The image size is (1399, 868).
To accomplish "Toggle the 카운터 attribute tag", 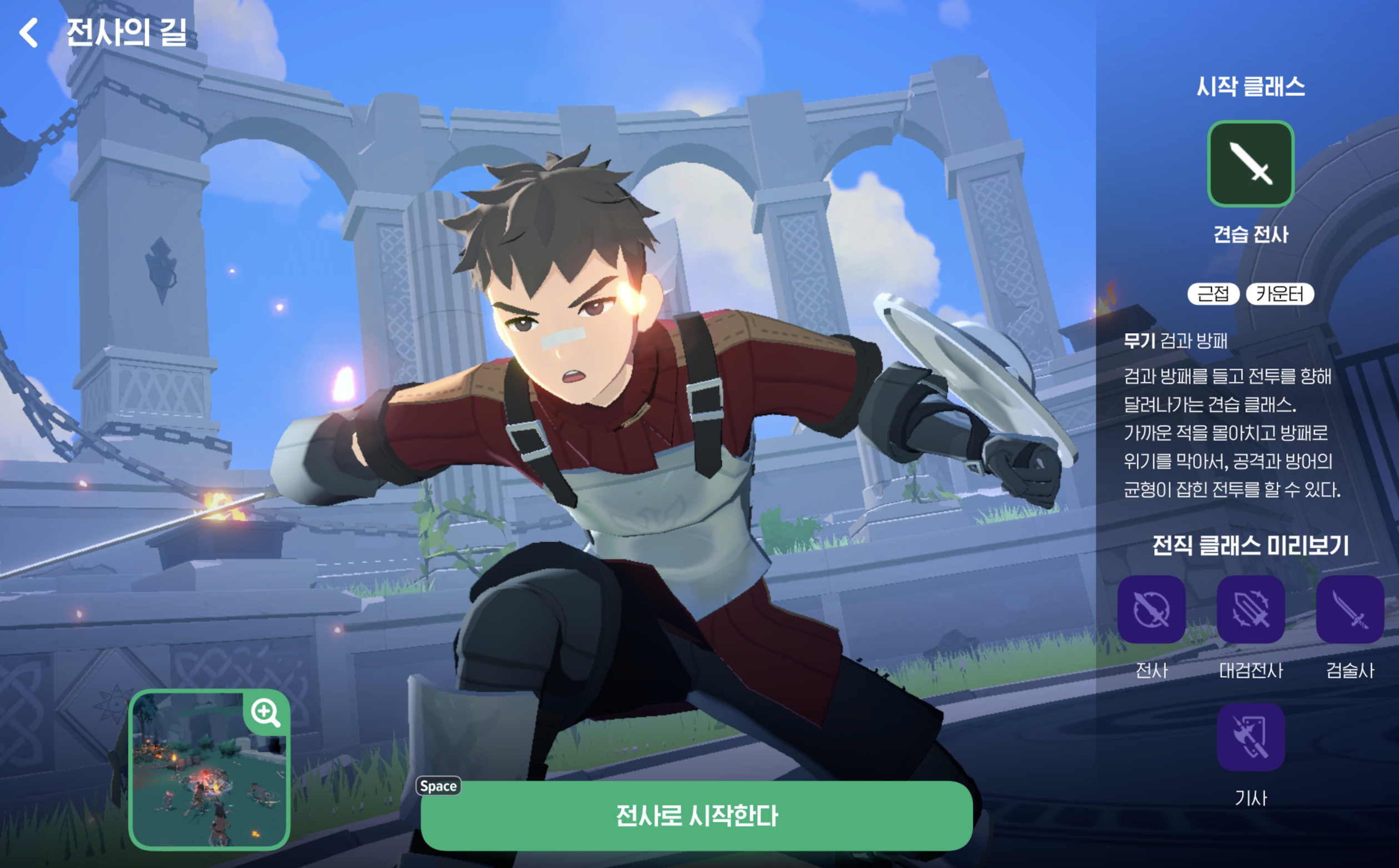I will 1280,294.
